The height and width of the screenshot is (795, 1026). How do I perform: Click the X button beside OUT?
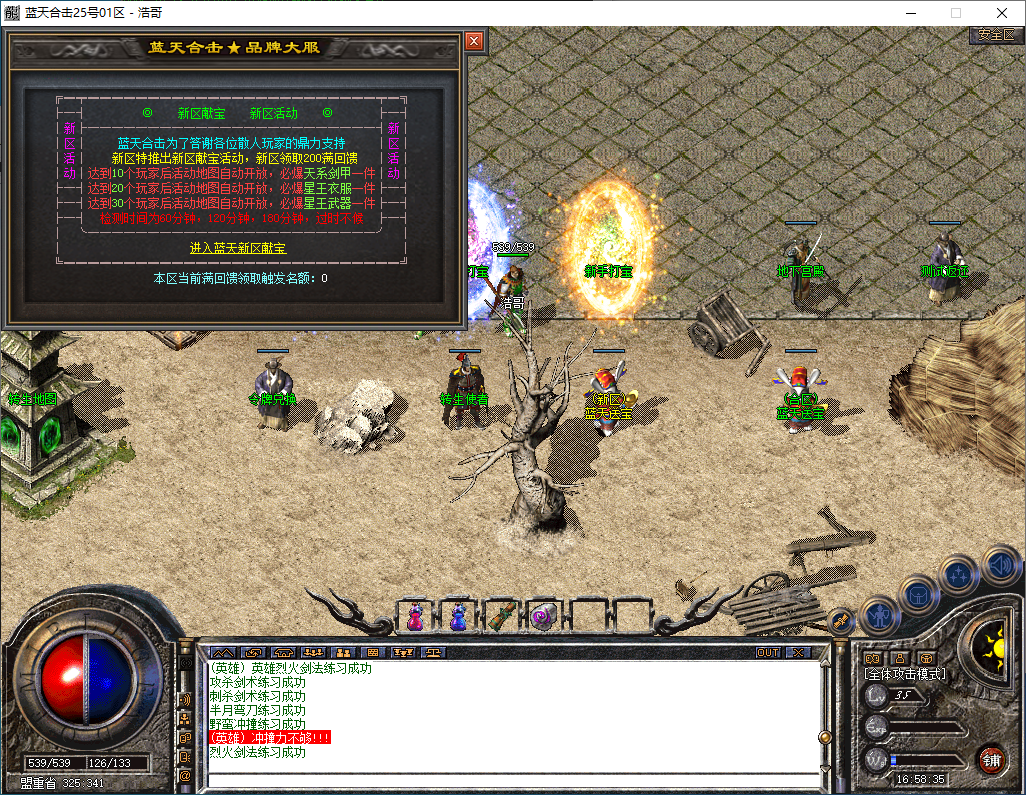[798, 652]
